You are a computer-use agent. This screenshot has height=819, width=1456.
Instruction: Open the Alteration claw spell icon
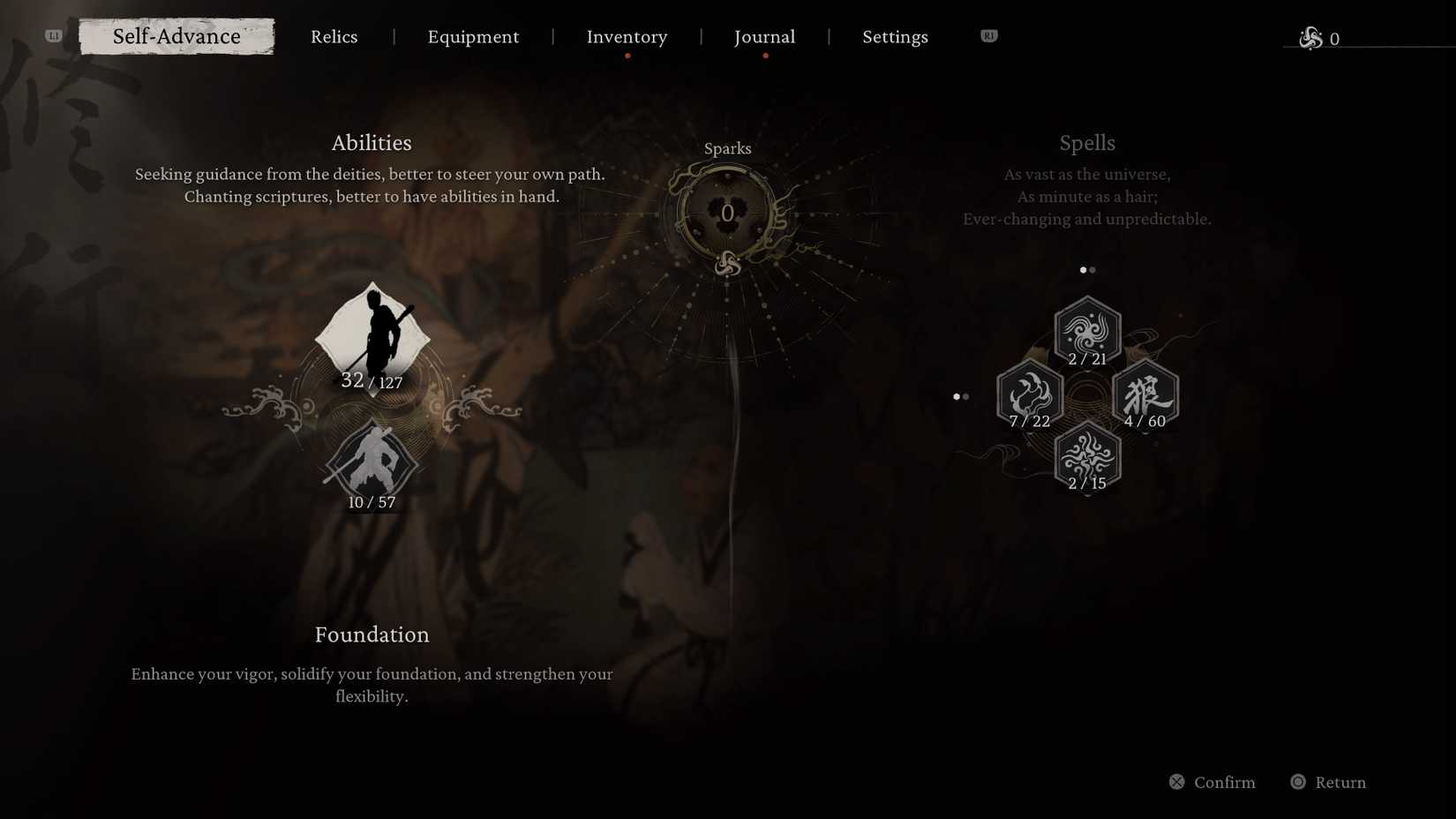(x=1028, y=394)
